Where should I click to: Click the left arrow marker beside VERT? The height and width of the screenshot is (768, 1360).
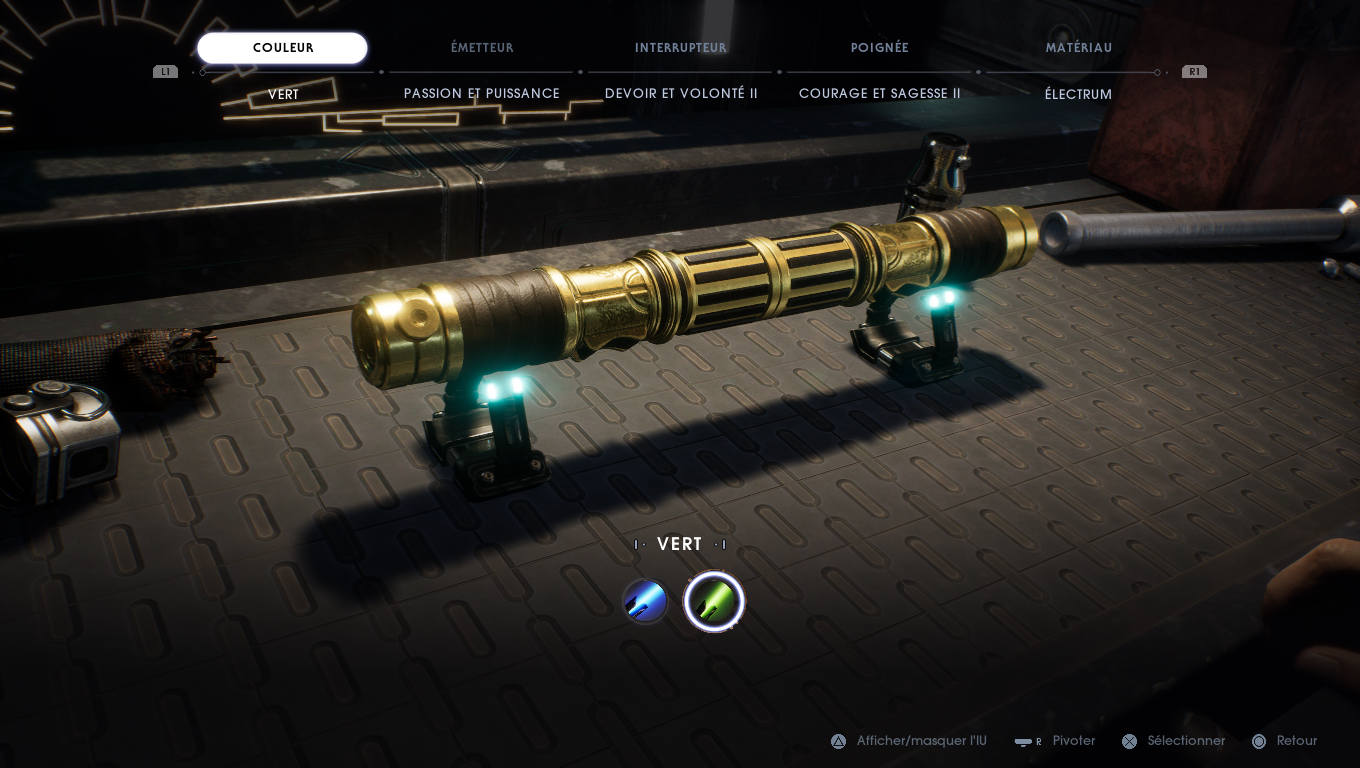(x=637, y=544)
